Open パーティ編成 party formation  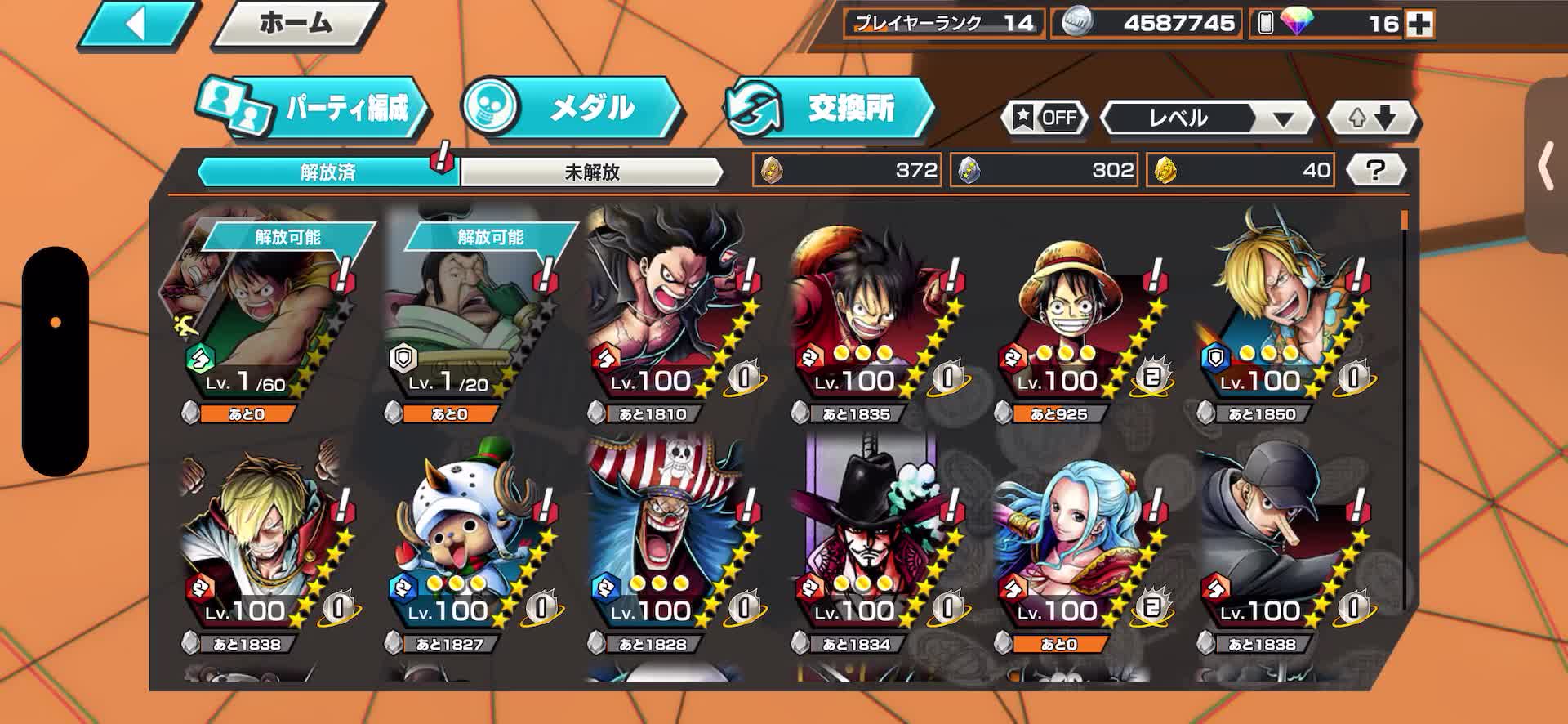click(314, 108)
